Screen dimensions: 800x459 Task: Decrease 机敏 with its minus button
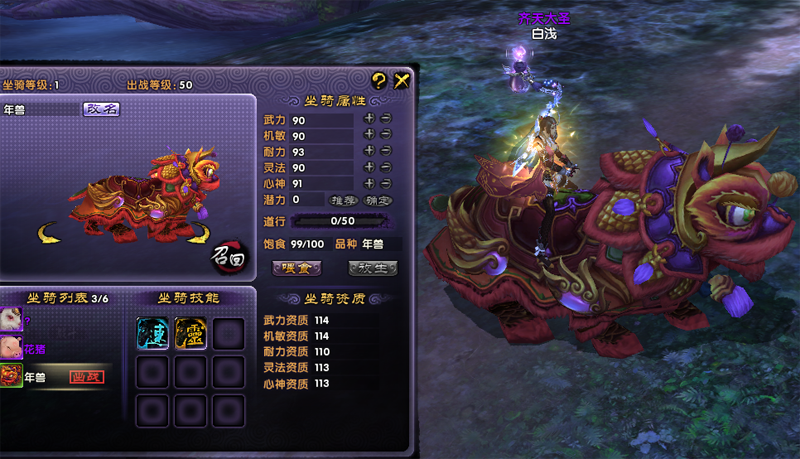(x=385, y=135)
